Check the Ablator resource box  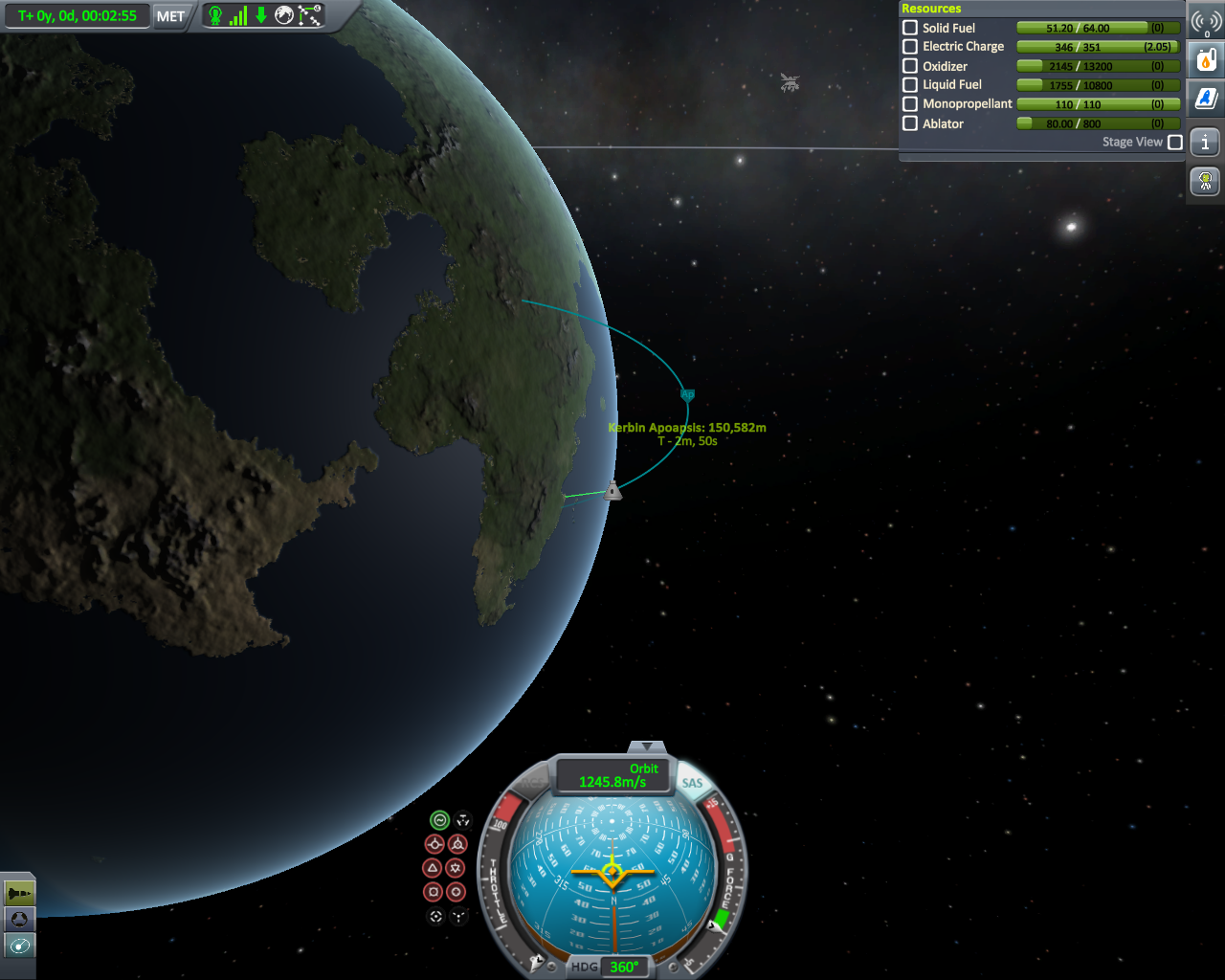pyautogui.click(x=910, y=123)
